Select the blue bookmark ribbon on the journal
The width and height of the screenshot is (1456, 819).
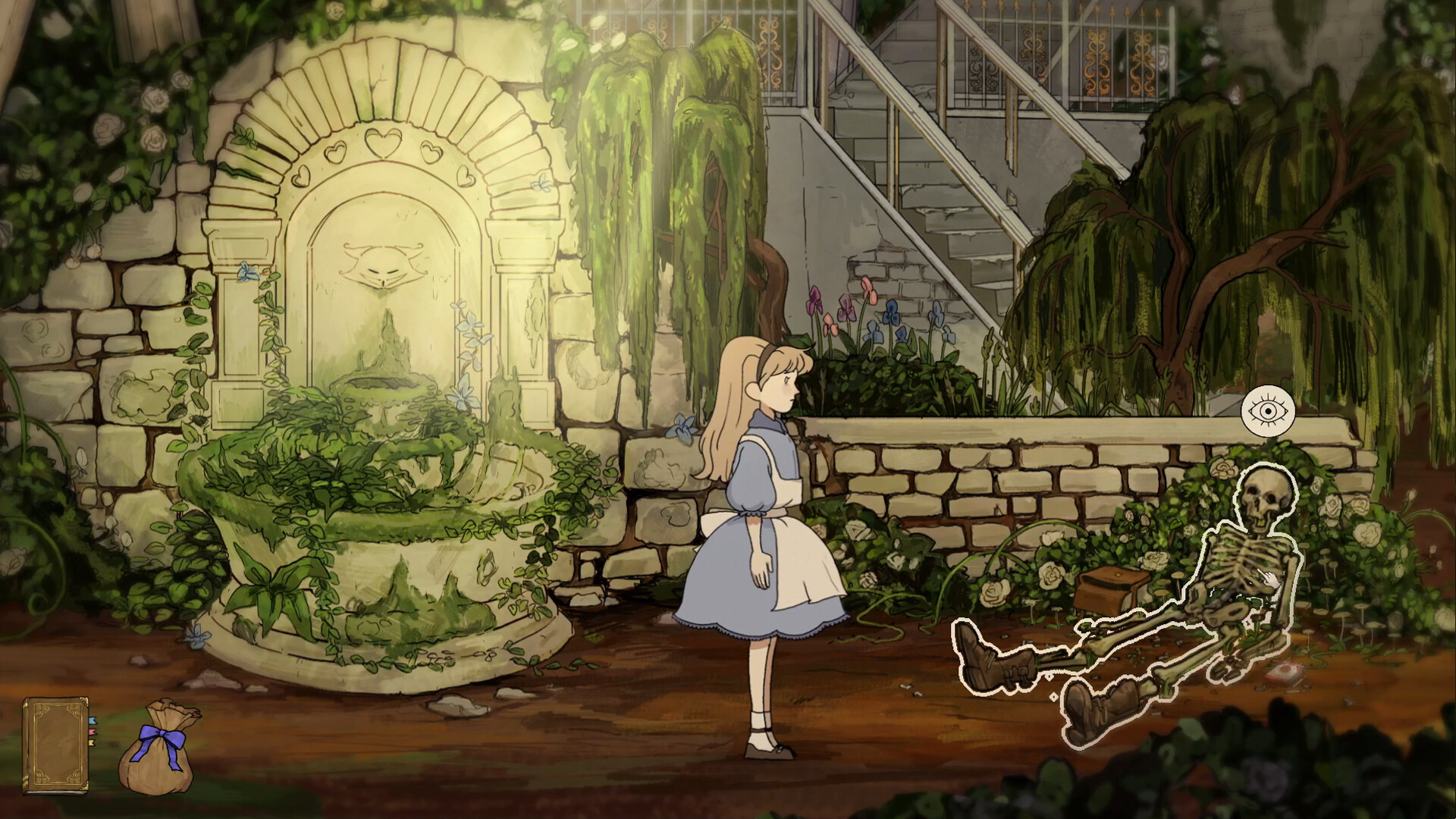point(93,721)
